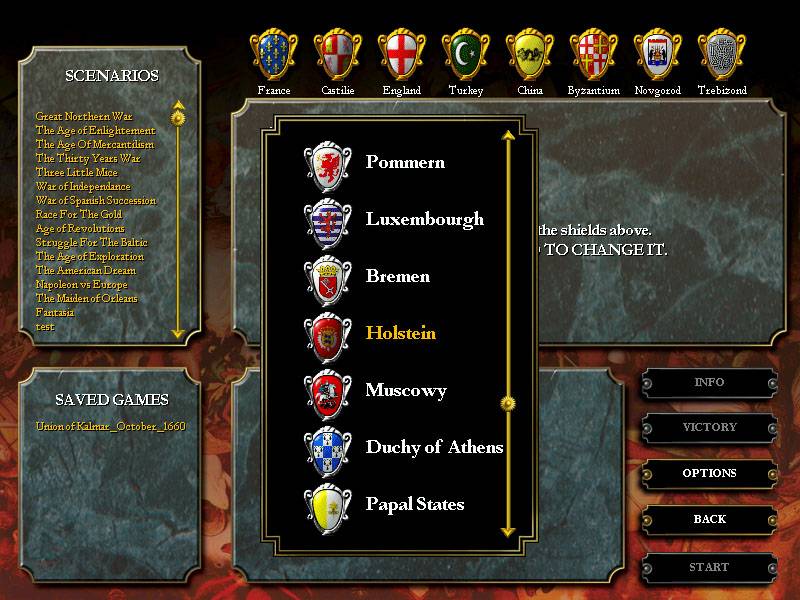The height and width of the screenshot is (600, 800).
Task: Load the Union of Kalmar saved game
Action: point(110,426)
